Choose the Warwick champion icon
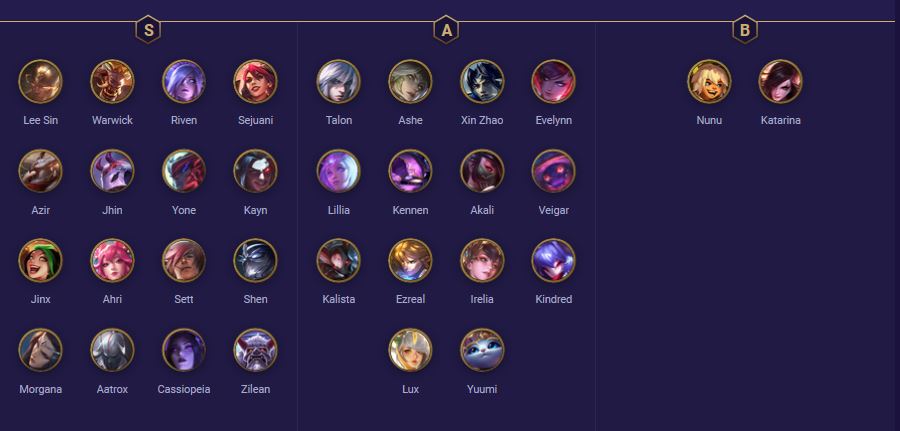The height and width of the screenshot is (431, 900). tap(112, 81)
